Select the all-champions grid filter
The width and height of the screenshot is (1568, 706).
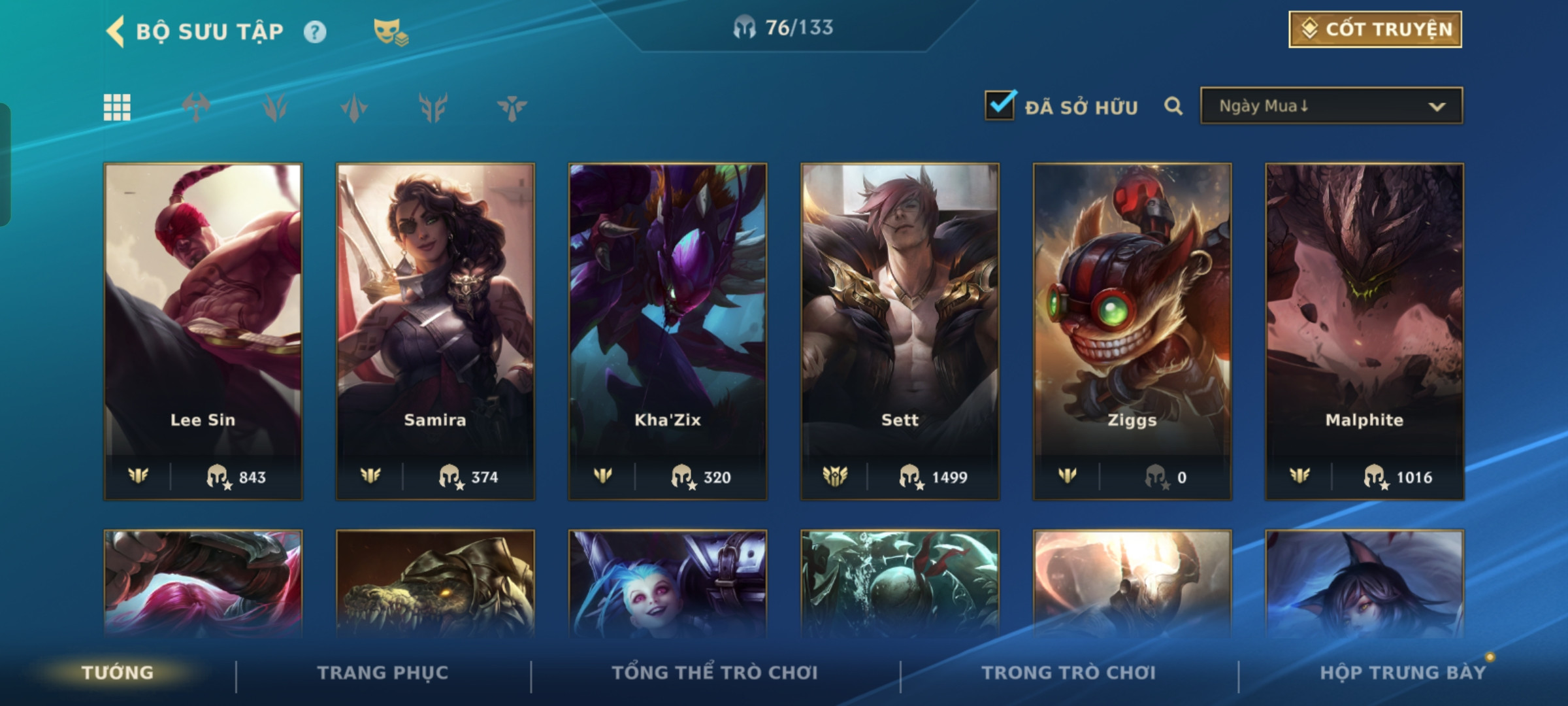click(117, 107)
